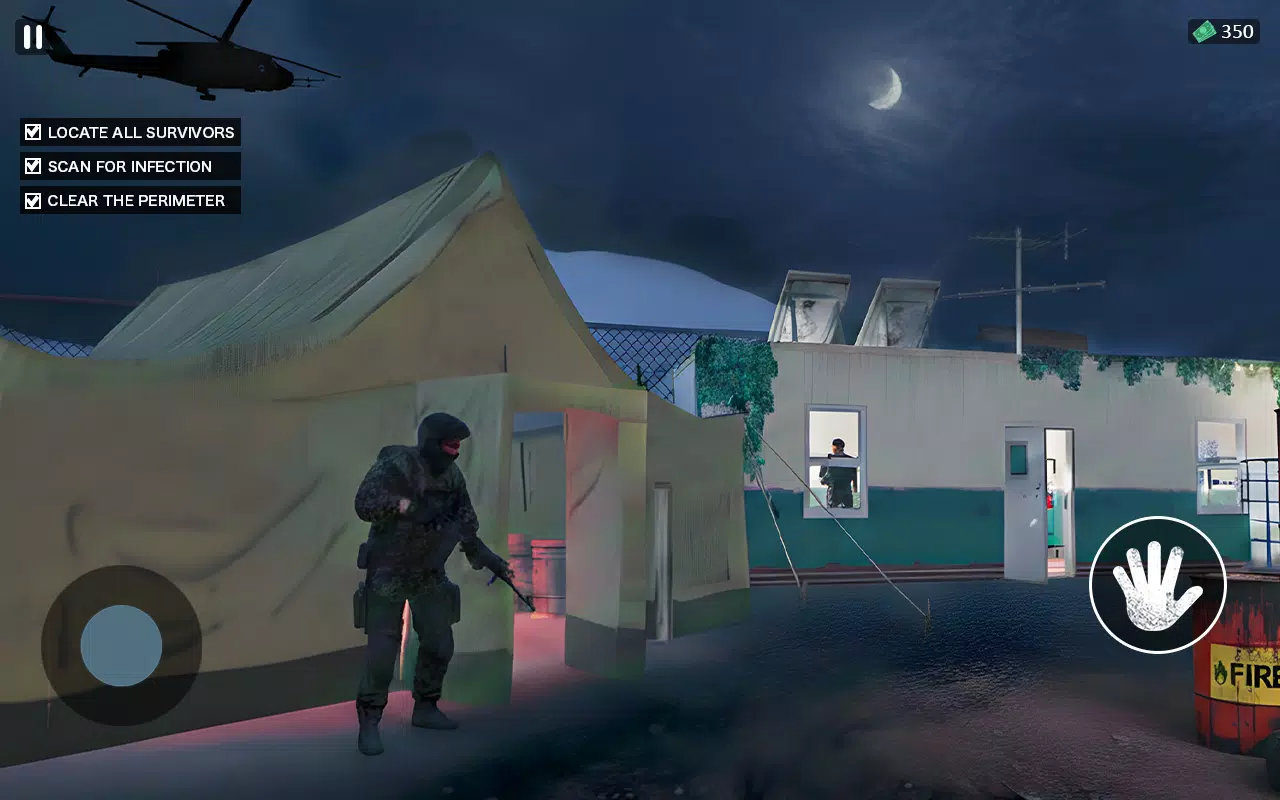This screenshot has height=800, width=1280.
Task: Tap the 350 currency counter
Action: tap(1240, 30)
